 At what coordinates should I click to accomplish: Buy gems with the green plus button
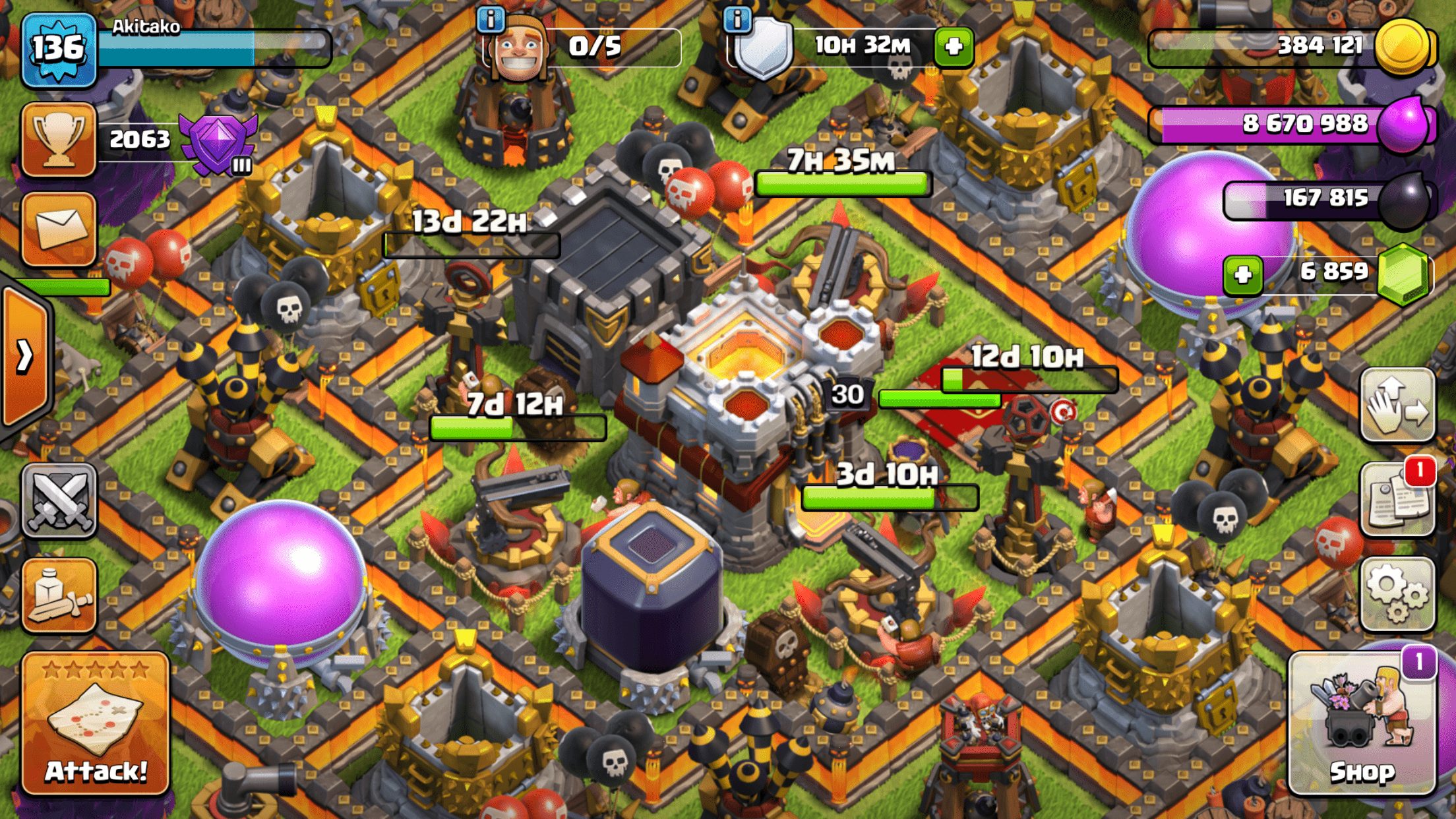point(1243,274)
